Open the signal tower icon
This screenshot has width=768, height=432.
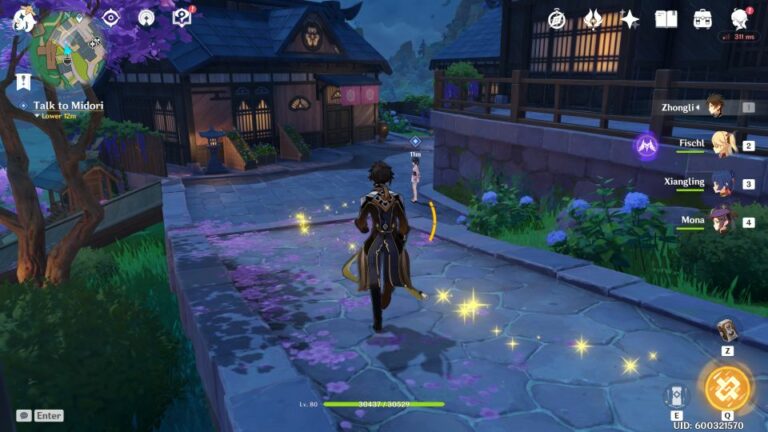(x=146, y=17)
